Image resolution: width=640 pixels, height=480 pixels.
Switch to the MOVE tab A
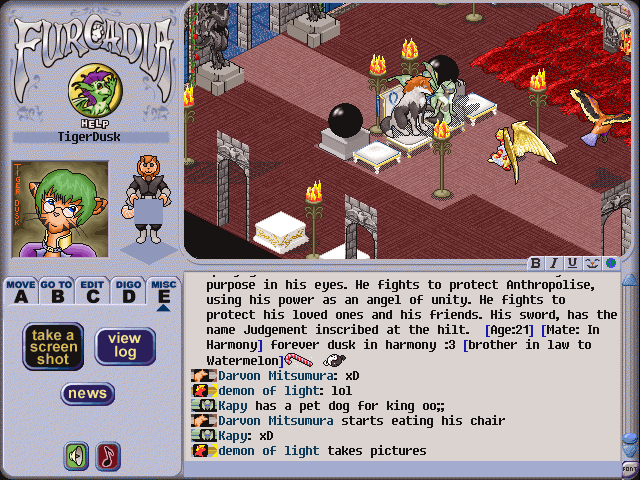pos(21,291)
